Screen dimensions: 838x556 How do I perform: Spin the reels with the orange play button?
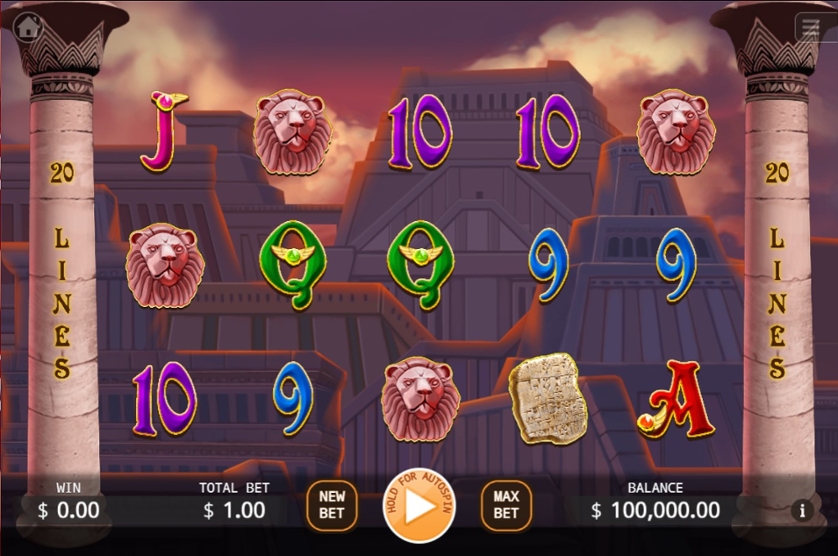coord(418,505)
